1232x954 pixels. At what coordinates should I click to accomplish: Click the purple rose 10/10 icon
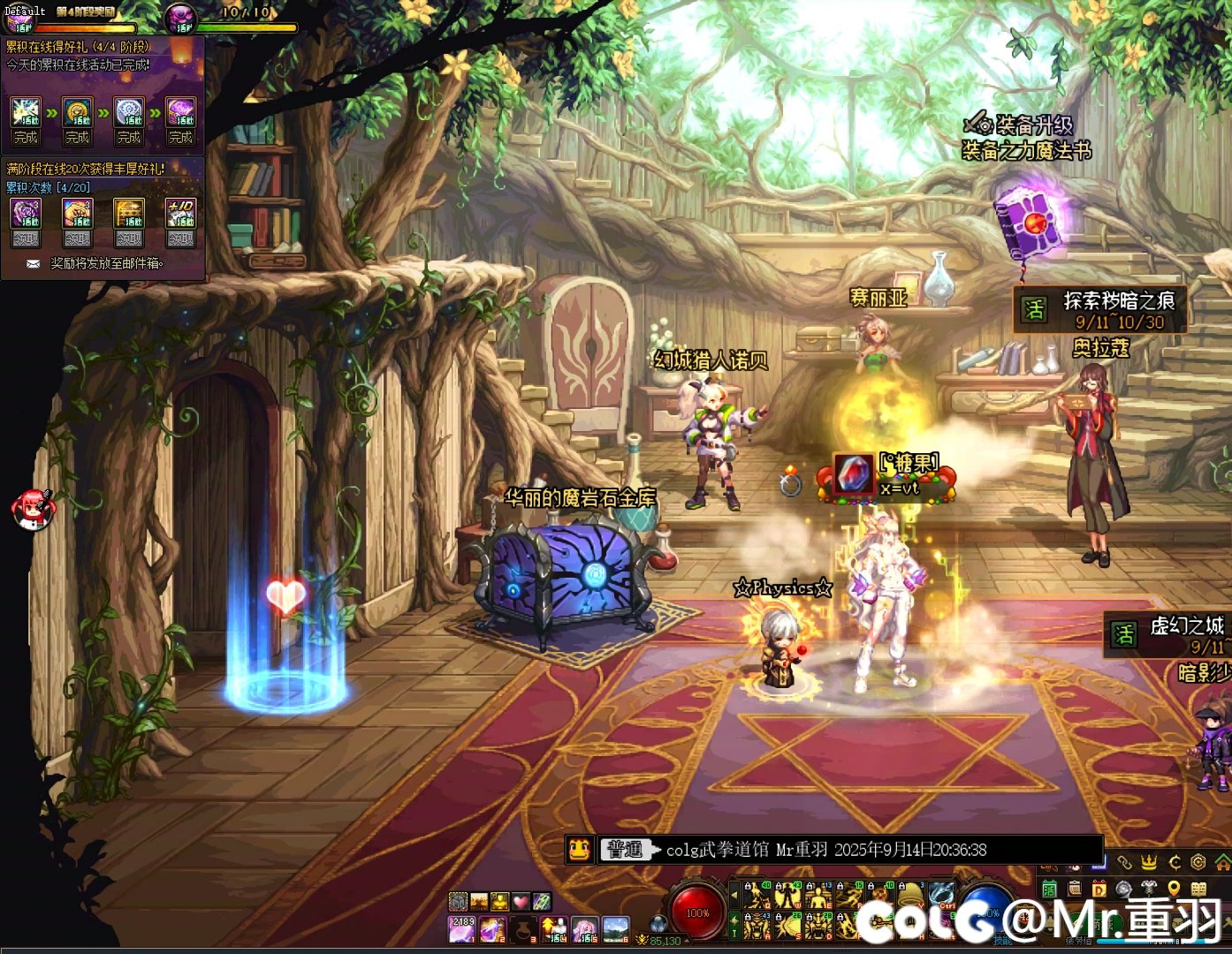tap(183, 16)
